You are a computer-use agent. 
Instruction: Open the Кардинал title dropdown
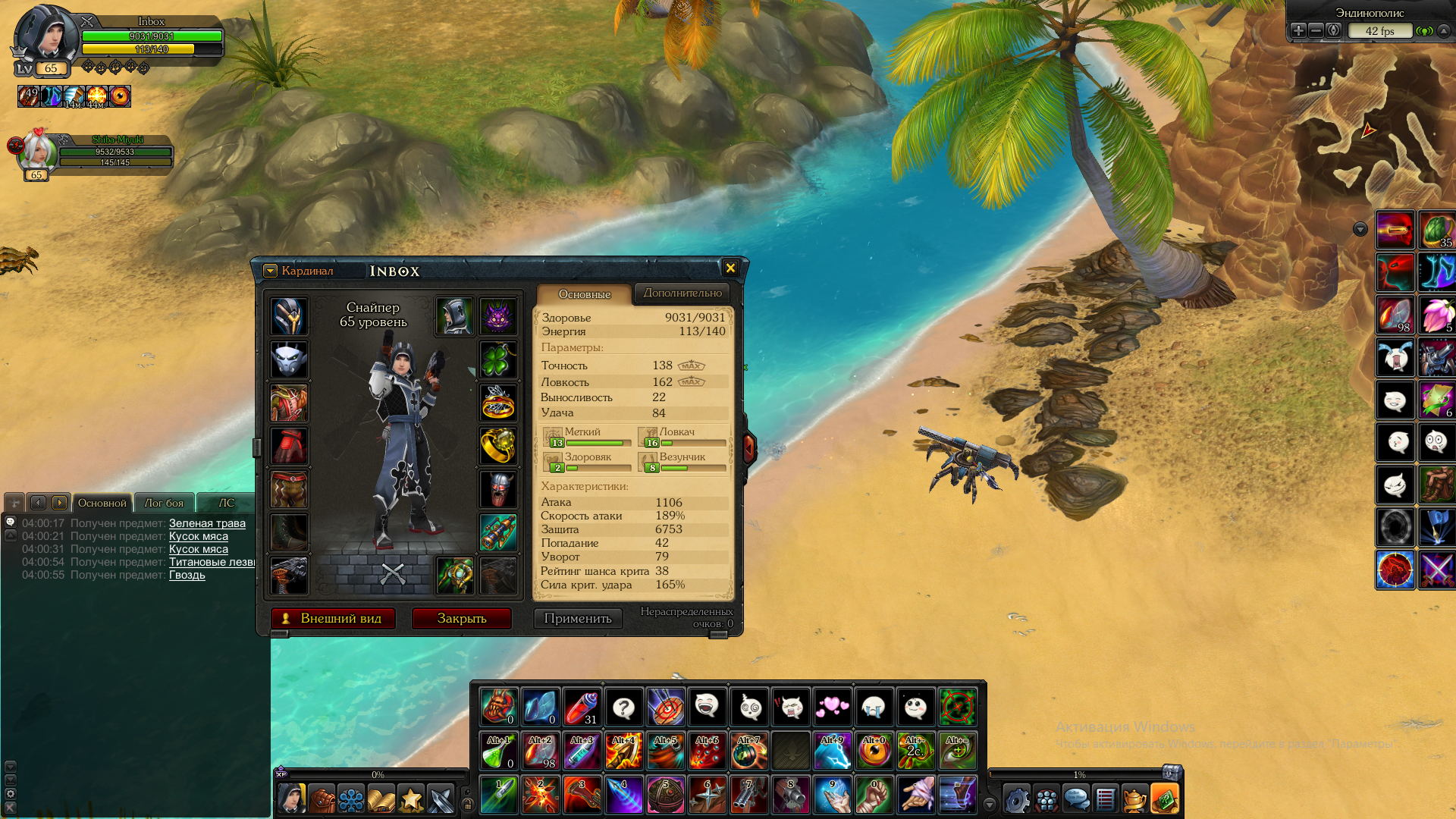(270, 271)
